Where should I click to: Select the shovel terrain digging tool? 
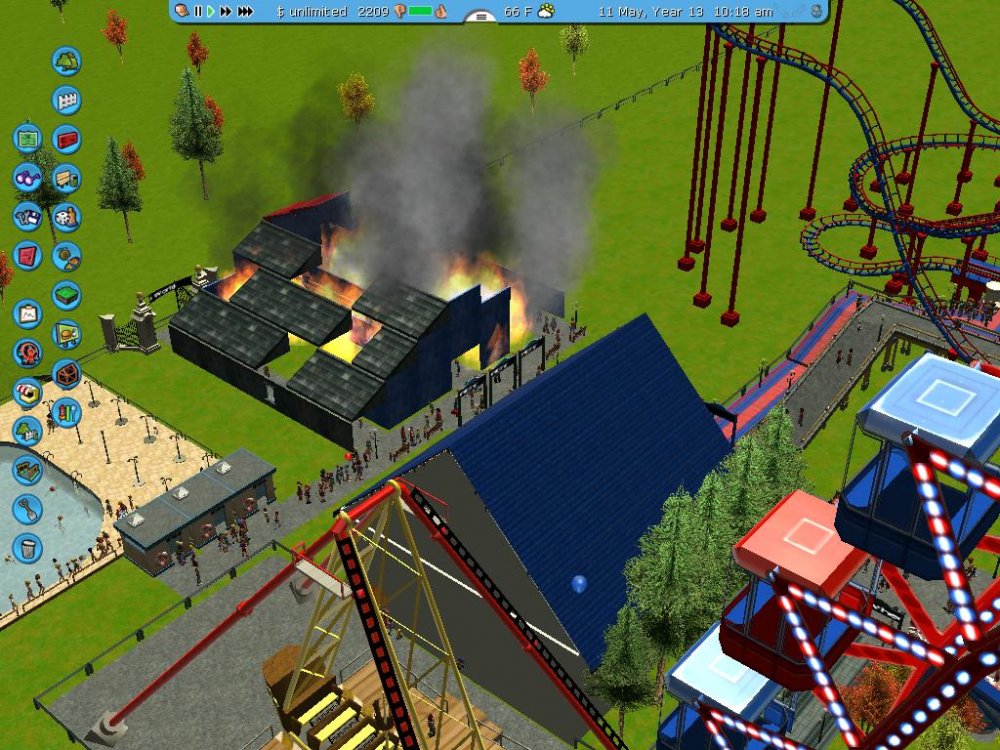click(x=27, y=509)
